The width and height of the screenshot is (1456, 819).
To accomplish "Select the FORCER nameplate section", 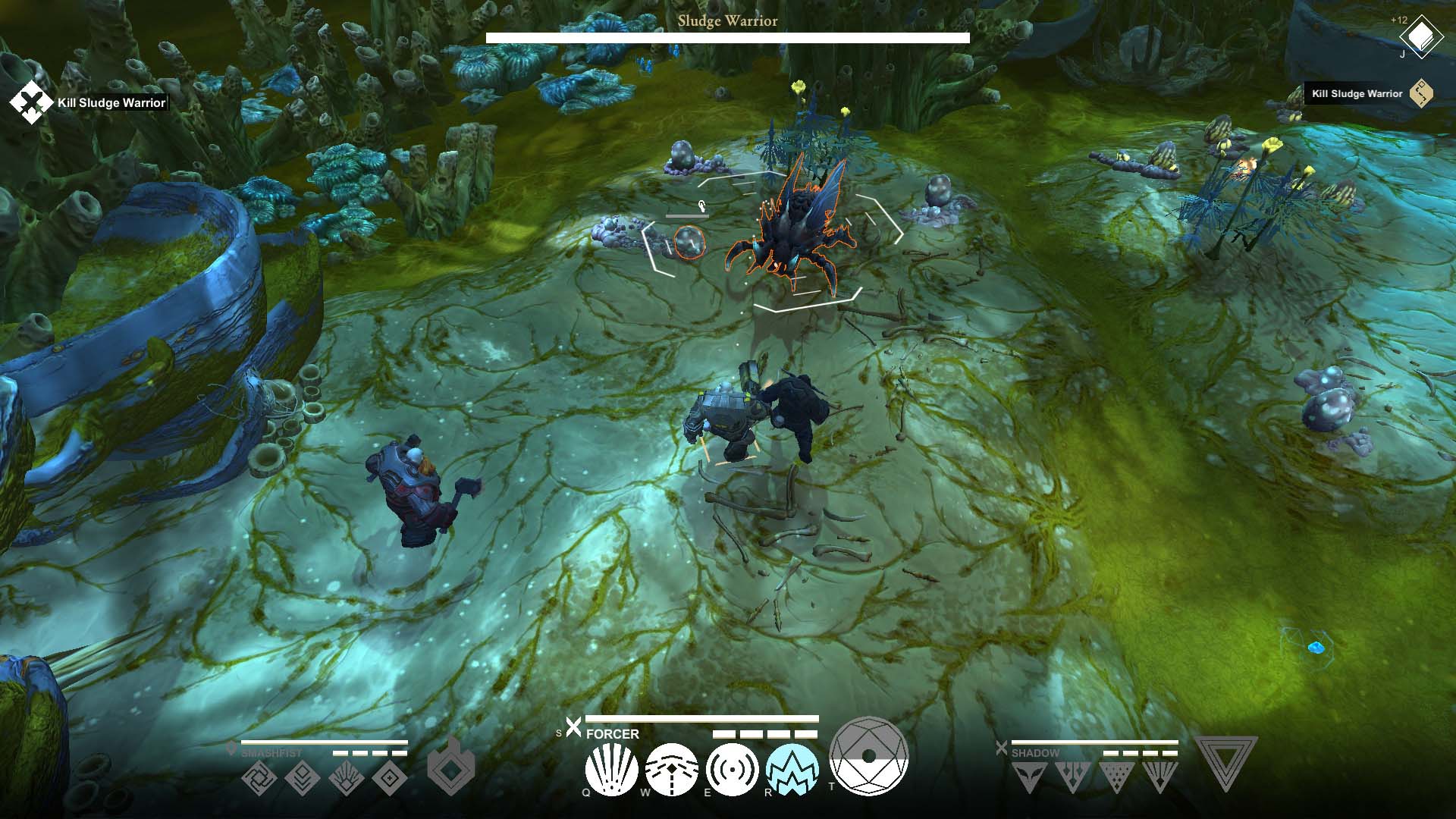I will [612, 734].
